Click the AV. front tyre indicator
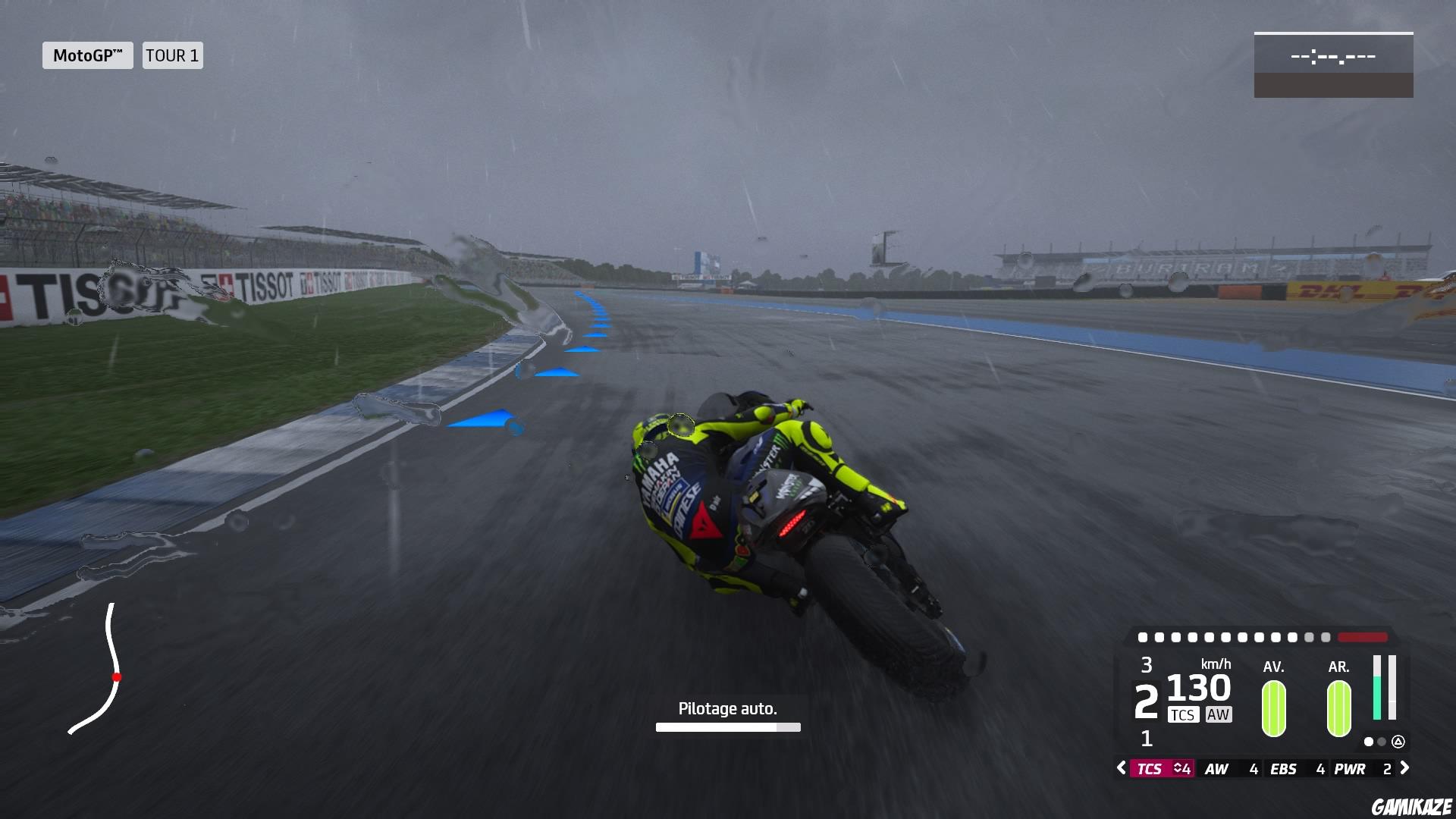1456x819 pixels. 1273,709
